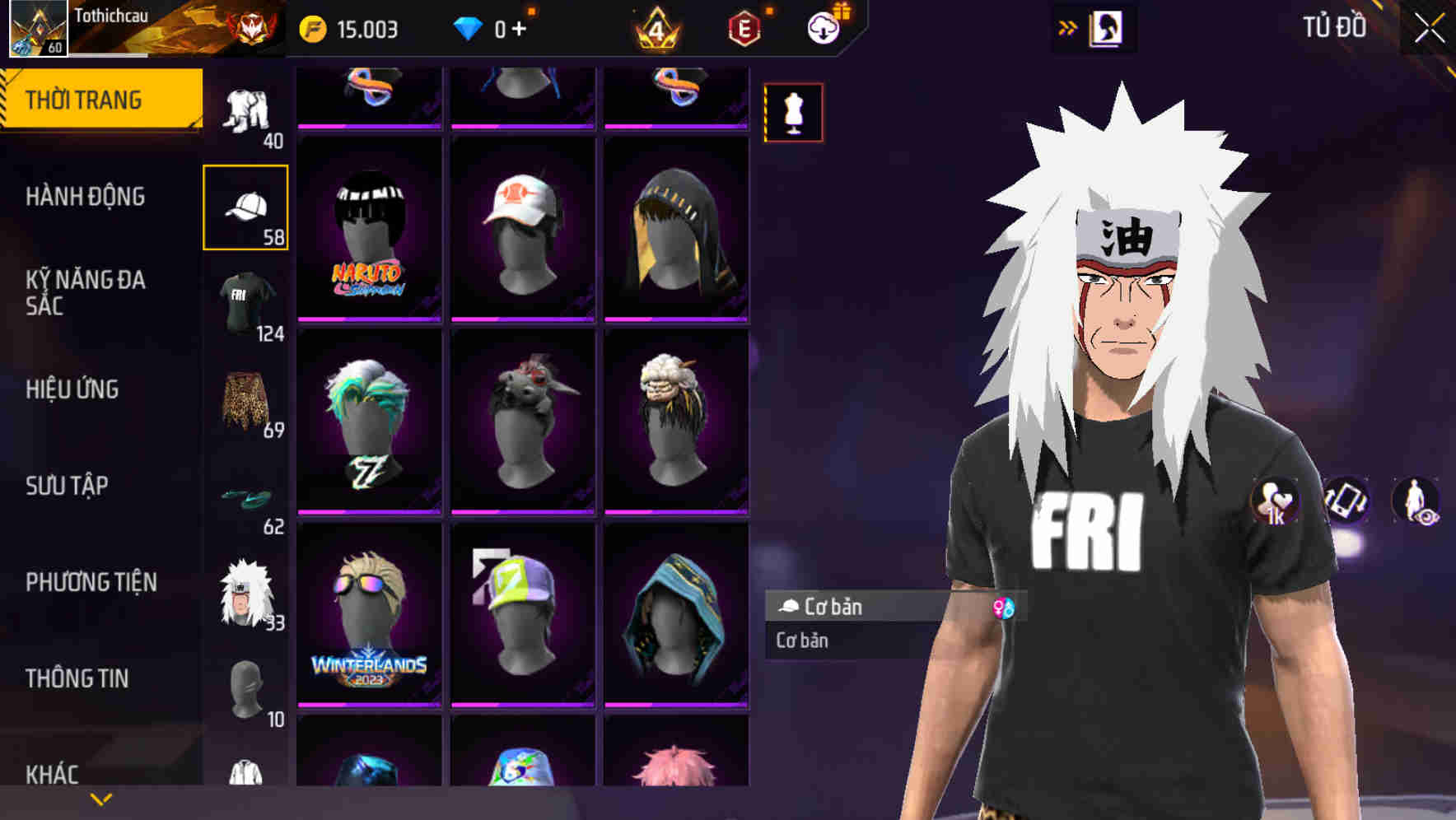The image size is (1456, 820).
Task: Collapse the left menu with the down chevron
Action: (x=101, y=798)
